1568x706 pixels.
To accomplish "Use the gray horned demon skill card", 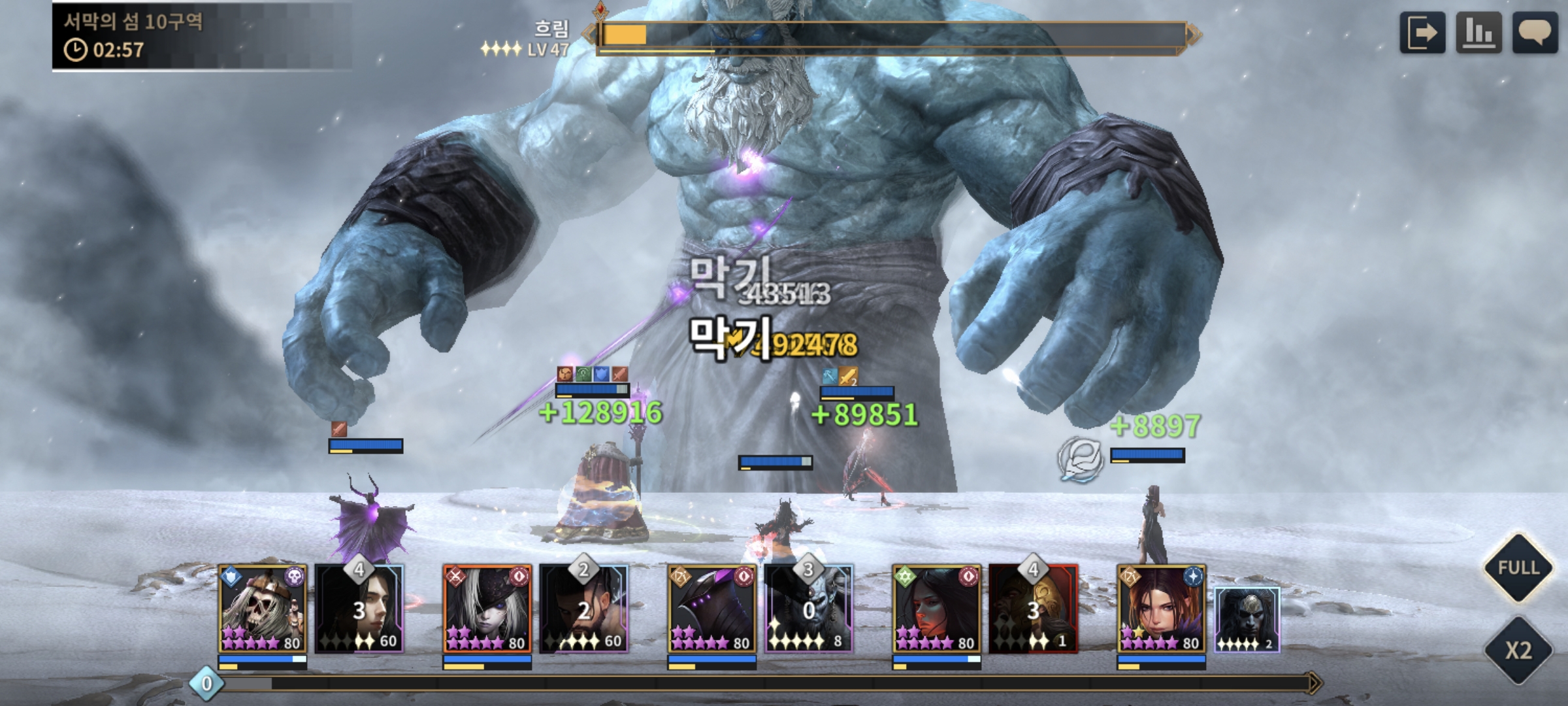I will click(x=808, y=609).
